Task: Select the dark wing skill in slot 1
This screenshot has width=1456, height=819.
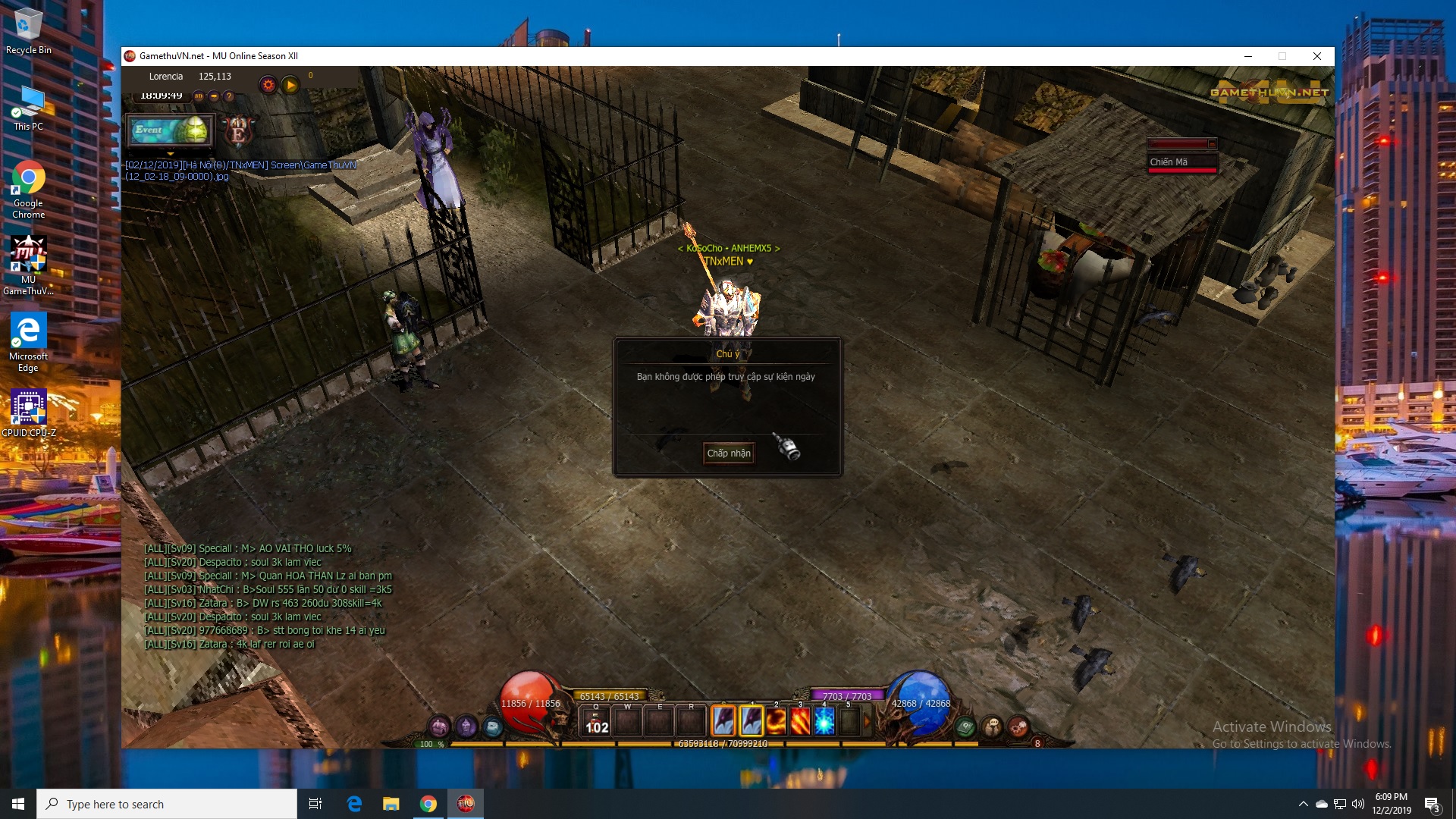Action: pos(752,721)
